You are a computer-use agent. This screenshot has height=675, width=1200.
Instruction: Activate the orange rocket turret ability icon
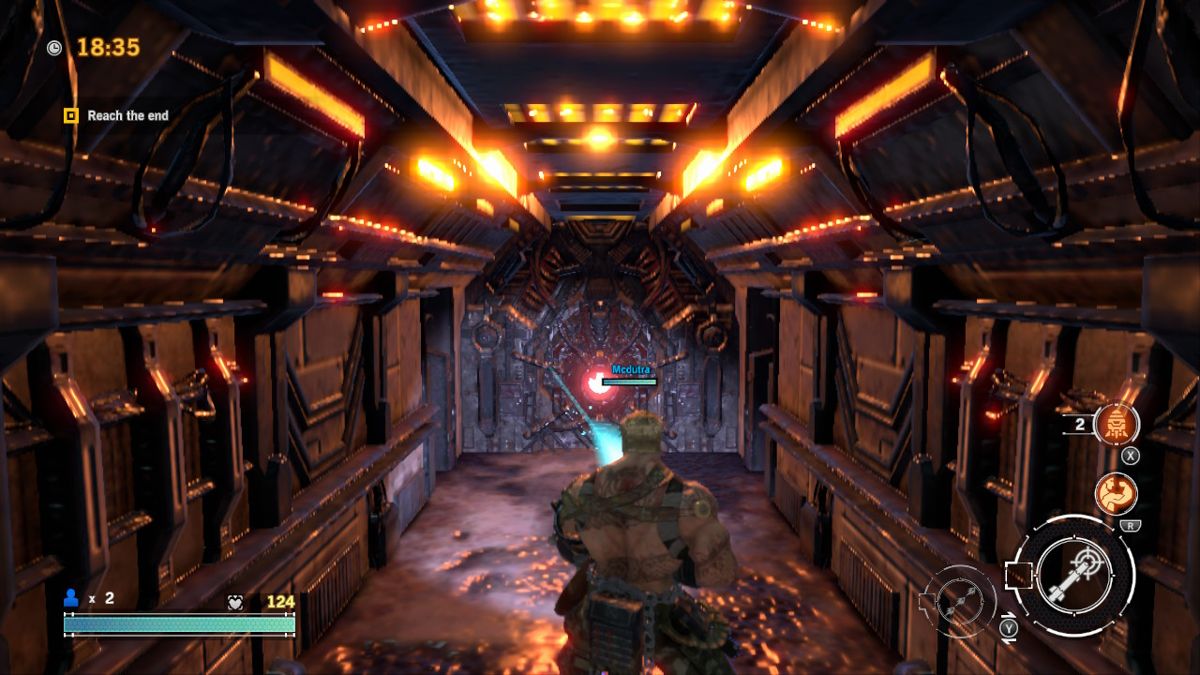[x=1116, y=424]
